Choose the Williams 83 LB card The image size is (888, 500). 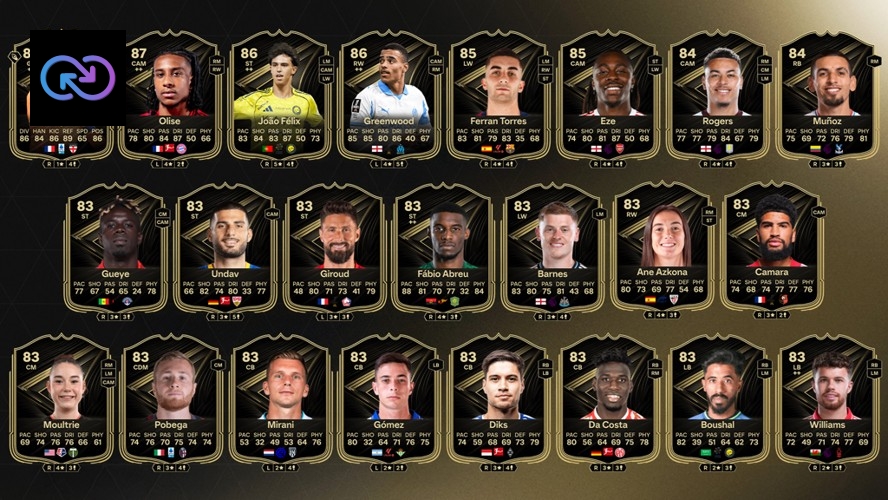(x=828, y=398)
